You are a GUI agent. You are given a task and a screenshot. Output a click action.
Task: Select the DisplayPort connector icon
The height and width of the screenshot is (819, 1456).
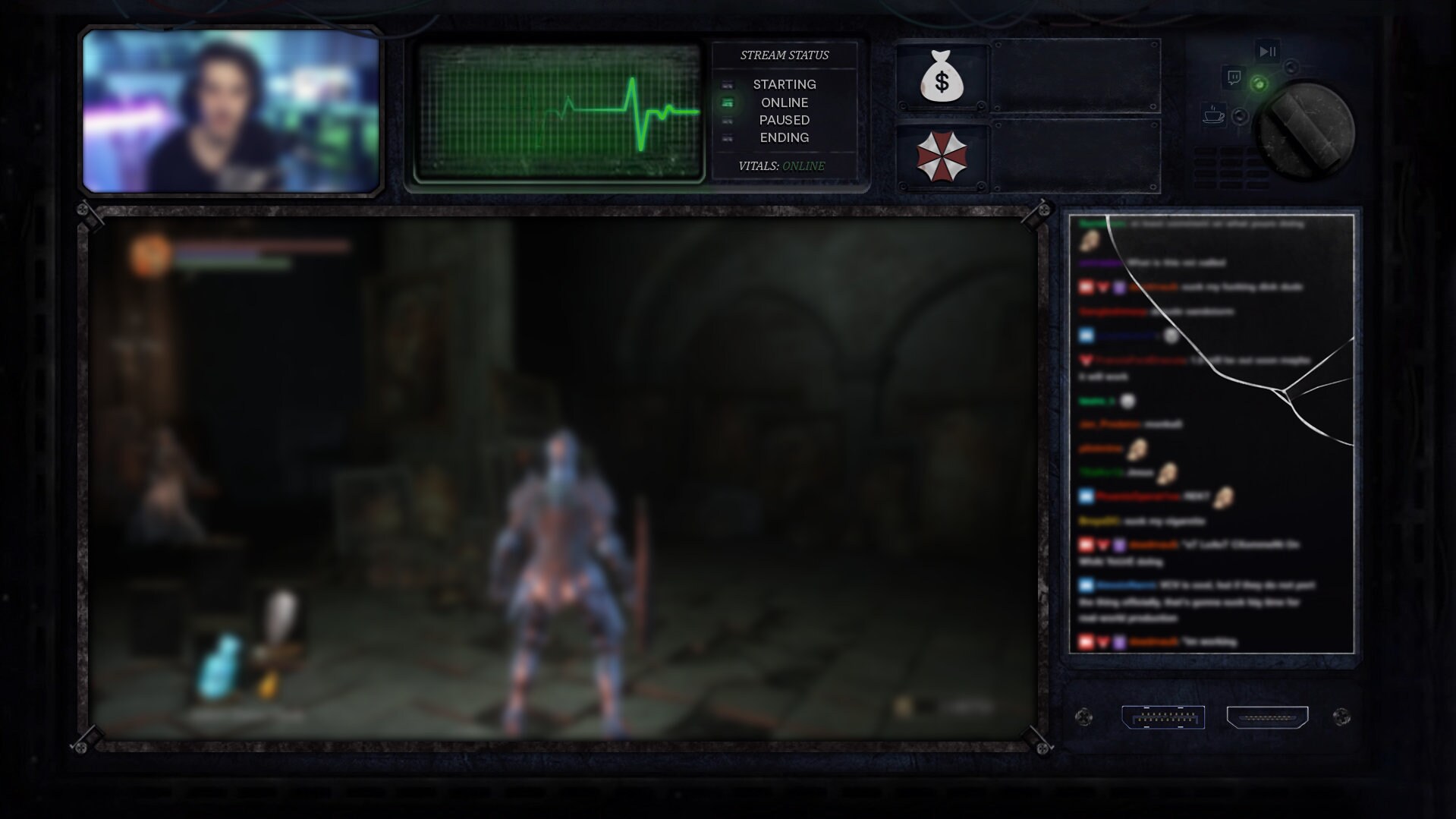pyautogui.click(x=1163, y=716)
